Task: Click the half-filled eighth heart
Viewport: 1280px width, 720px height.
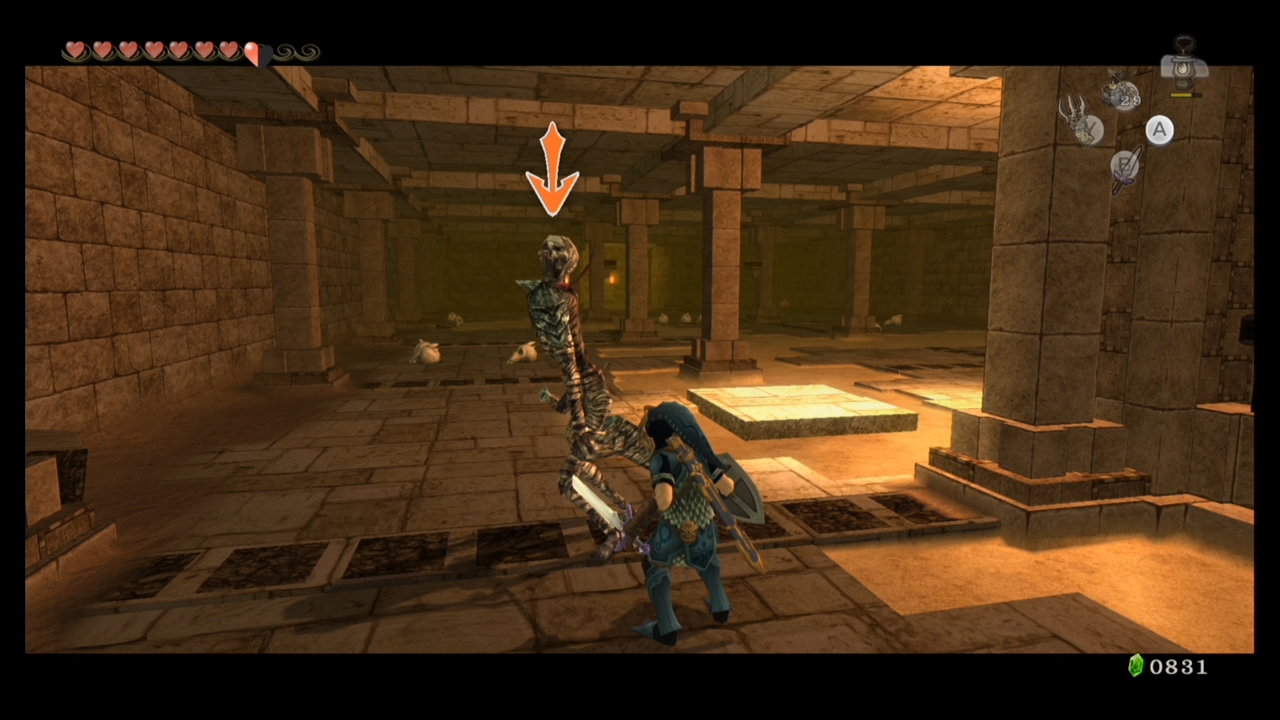Action: [x=258, y=51]
